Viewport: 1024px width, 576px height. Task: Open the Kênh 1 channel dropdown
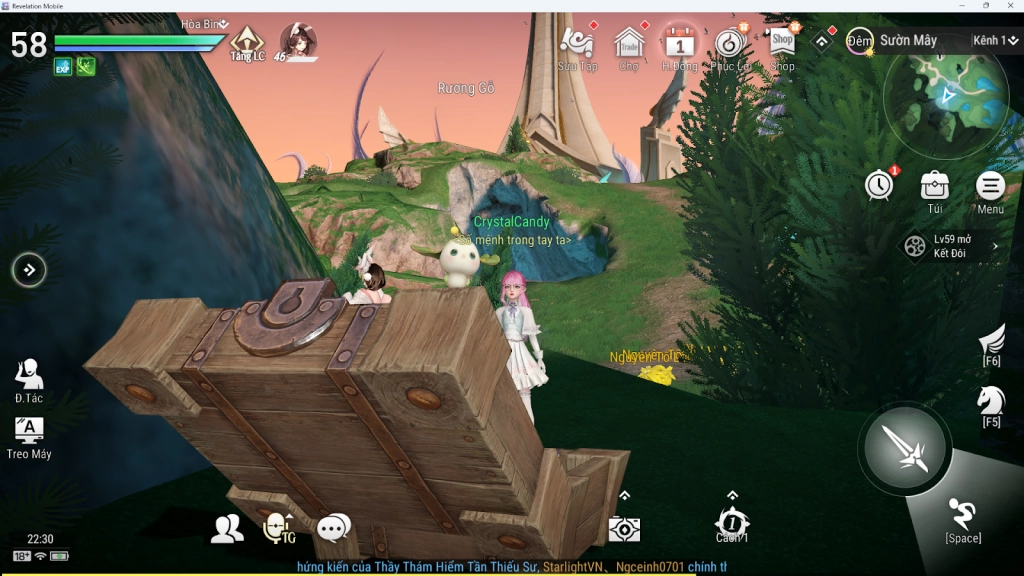(x=994, y=41)
